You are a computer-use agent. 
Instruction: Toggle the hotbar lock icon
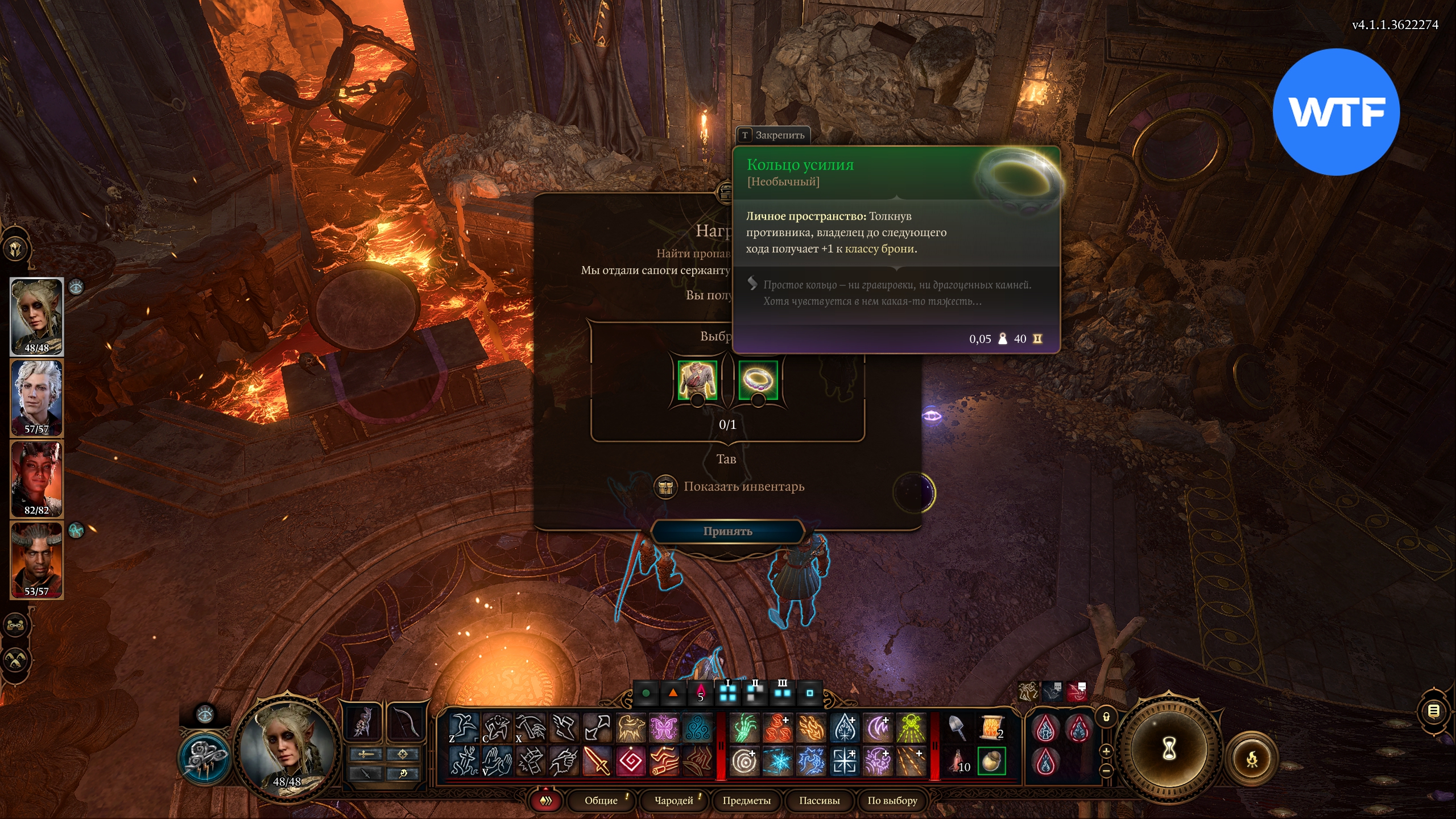[x=1106, y=717]
